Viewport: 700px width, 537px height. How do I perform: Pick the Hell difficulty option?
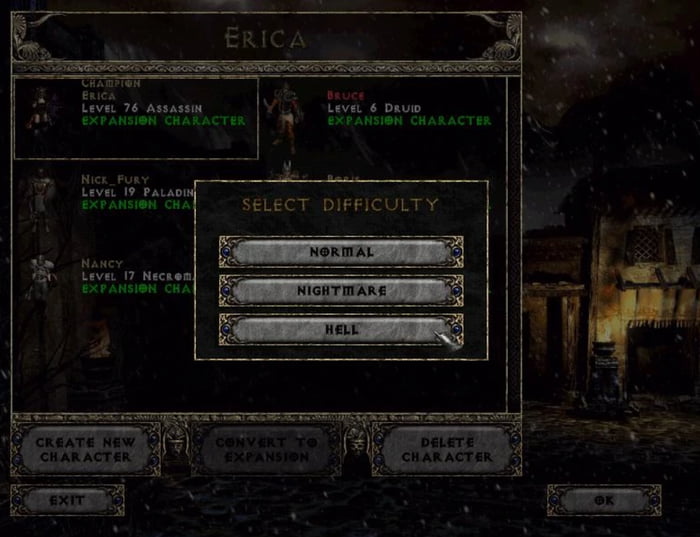coord(341,329)
